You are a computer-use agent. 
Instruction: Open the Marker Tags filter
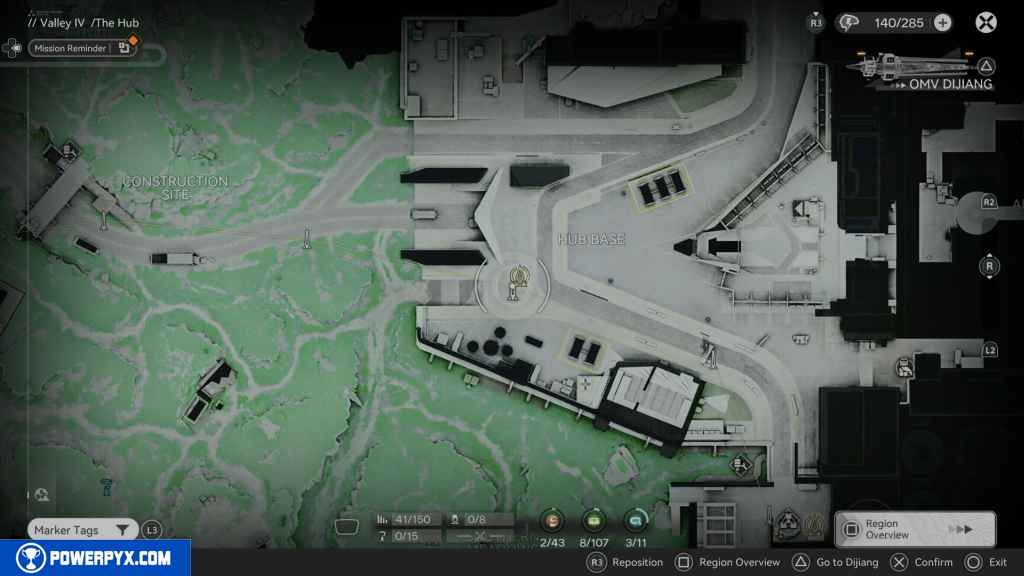click(81, 530)
